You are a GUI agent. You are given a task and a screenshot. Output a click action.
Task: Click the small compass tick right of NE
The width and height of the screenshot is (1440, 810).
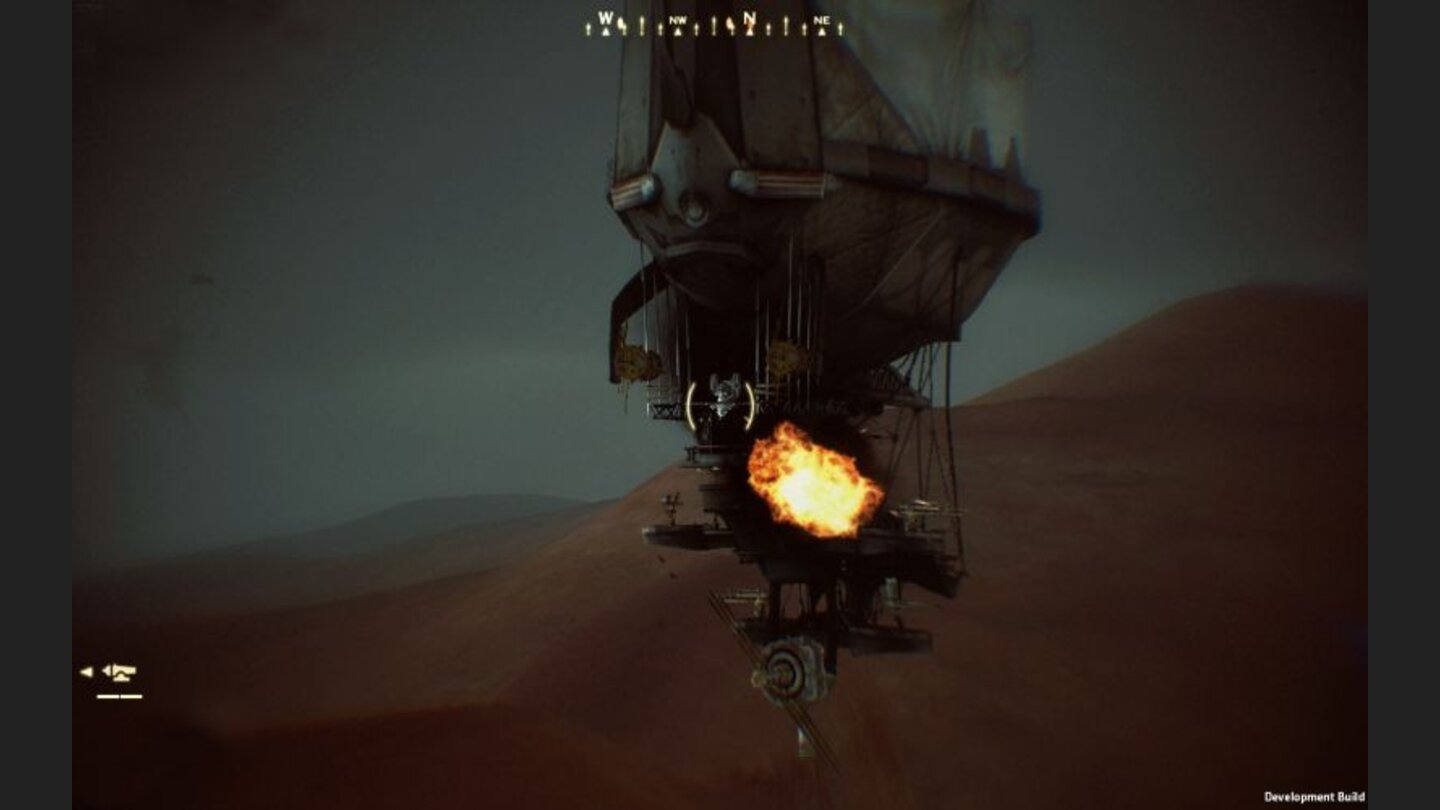[839, 28]
